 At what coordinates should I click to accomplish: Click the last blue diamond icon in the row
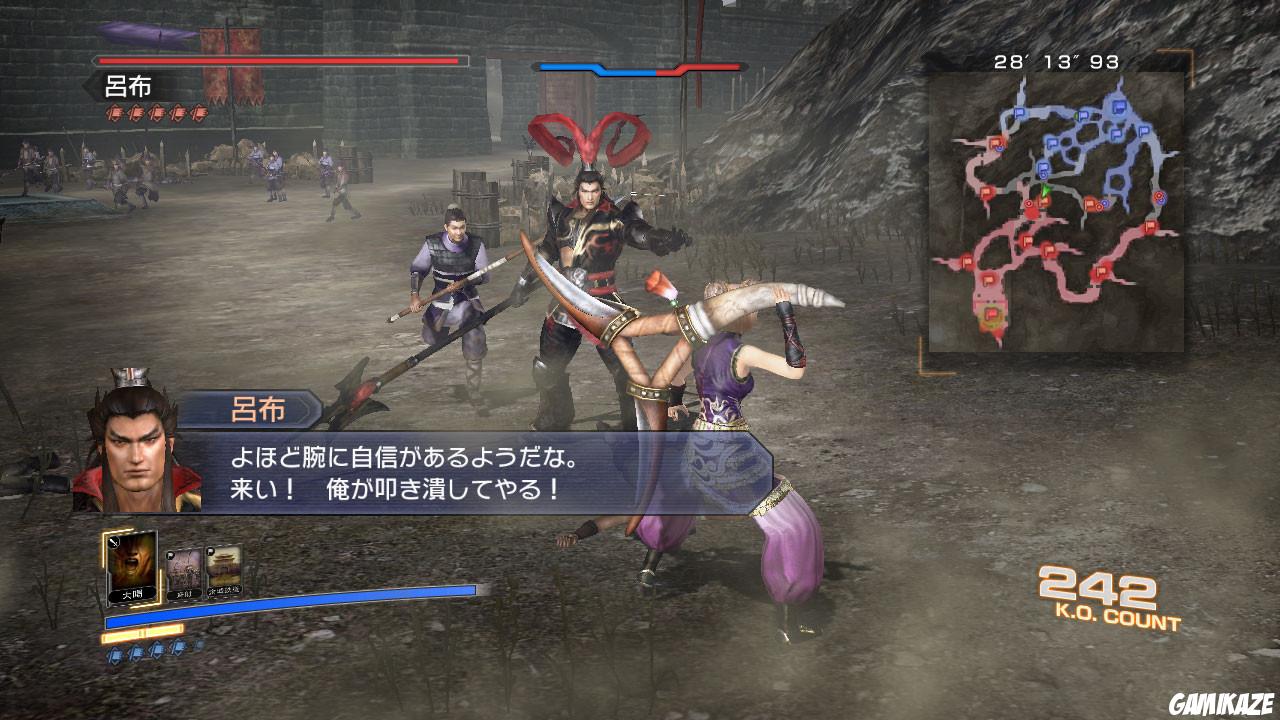point(197,645)
